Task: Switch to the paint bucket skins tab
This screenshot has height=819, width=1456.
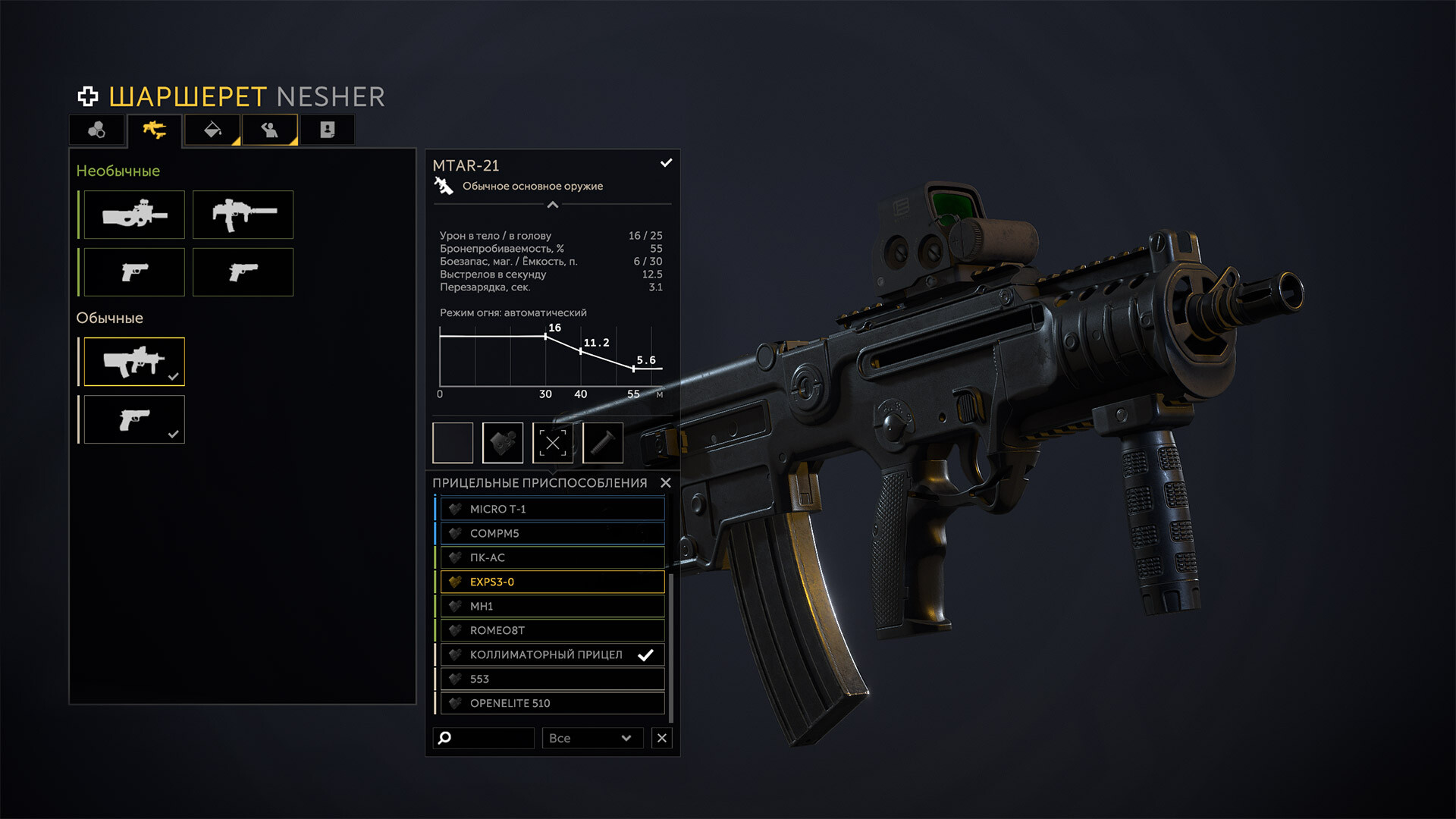Action: [213, 130]
